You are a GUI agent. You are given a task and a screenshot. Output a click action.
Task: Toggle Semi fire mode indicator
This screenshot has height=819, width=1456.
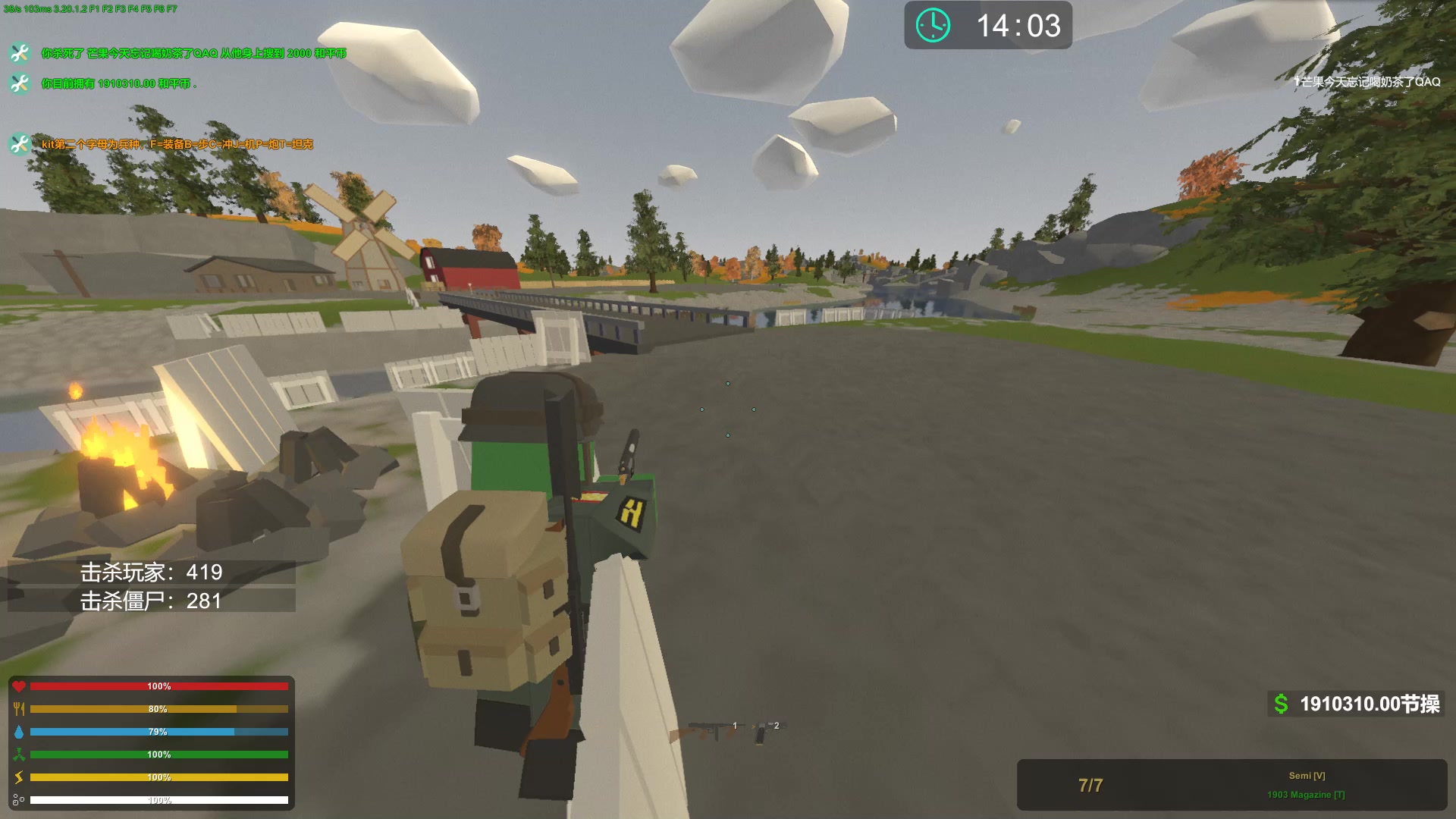1306,776
